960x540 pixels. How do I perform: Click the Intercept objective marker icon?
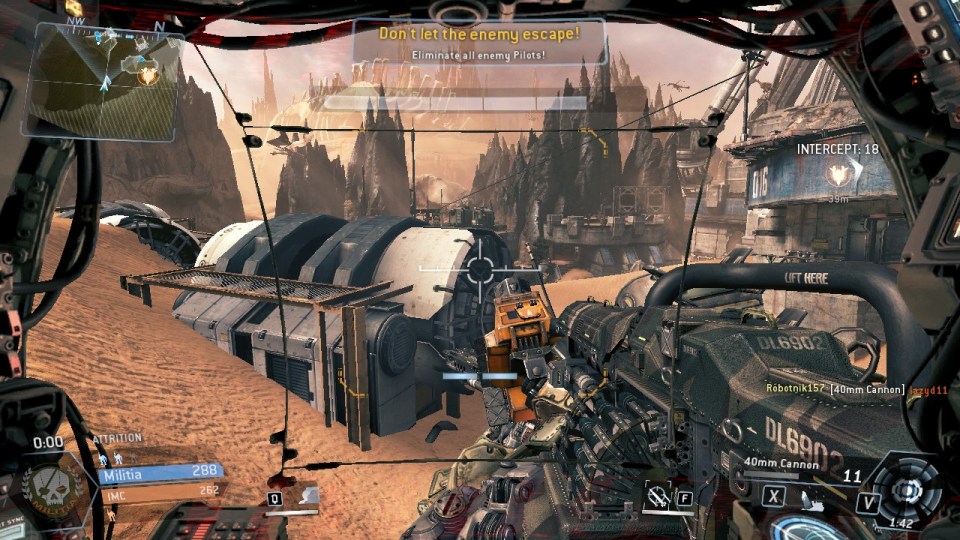click(838, 177)
